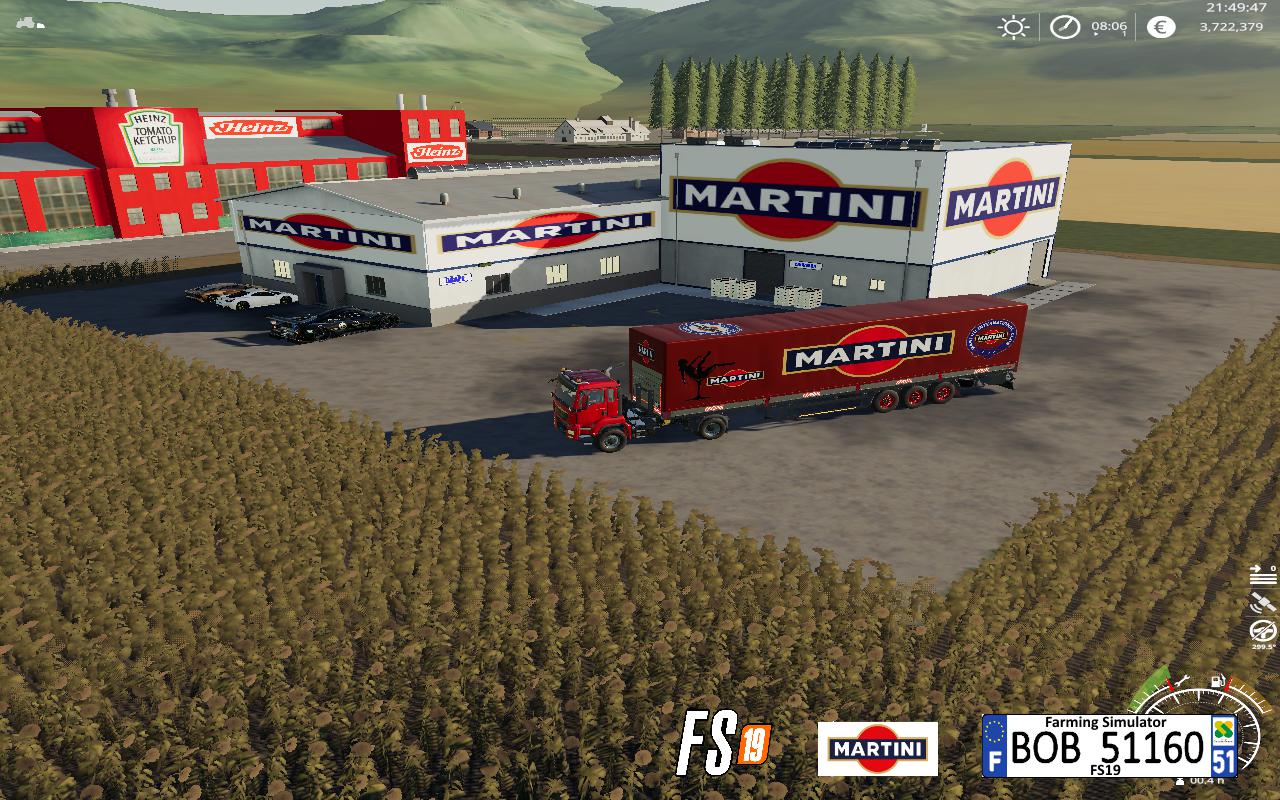The height and width of the screenshot is (800, 1280).
Task: Activate the crossed-out steering wheel icon
Action: 1263,632
